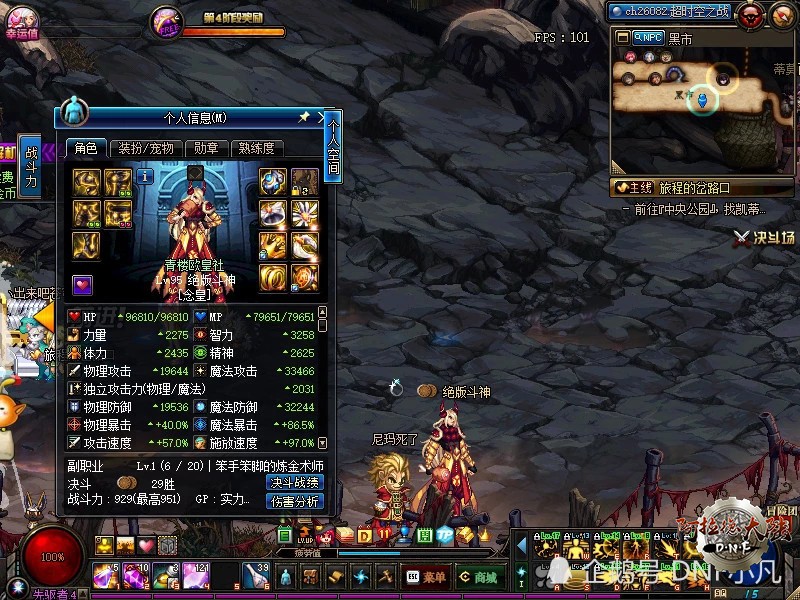The height and width of the screenshot is (600, 800).
Task: Click the blue info icon beside the character
Action: click(x=146, y=176)
